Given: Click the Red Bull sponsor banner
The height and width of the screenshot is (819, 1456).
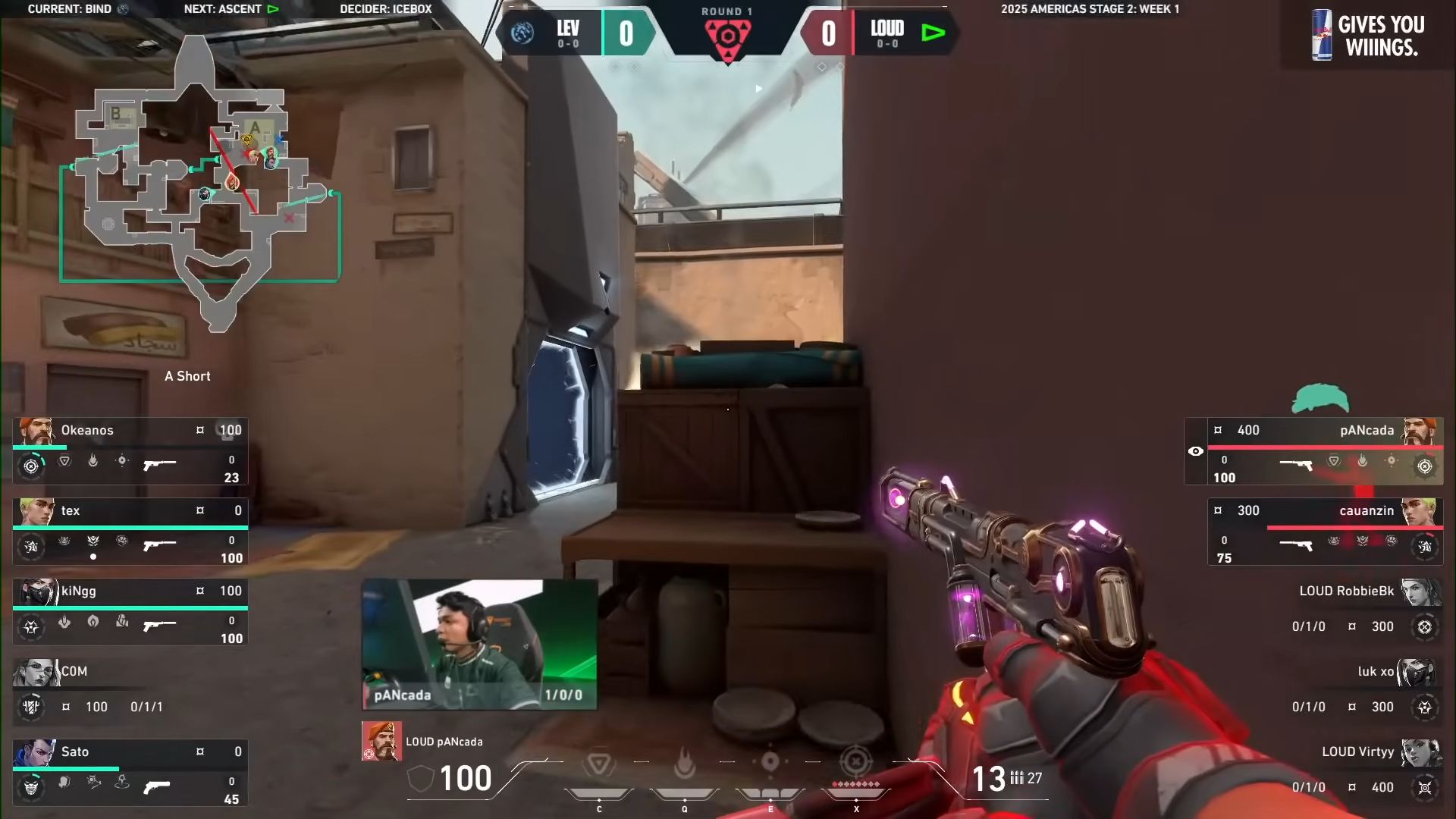Looking at the screenshot, I should [x=1368, y=35].
